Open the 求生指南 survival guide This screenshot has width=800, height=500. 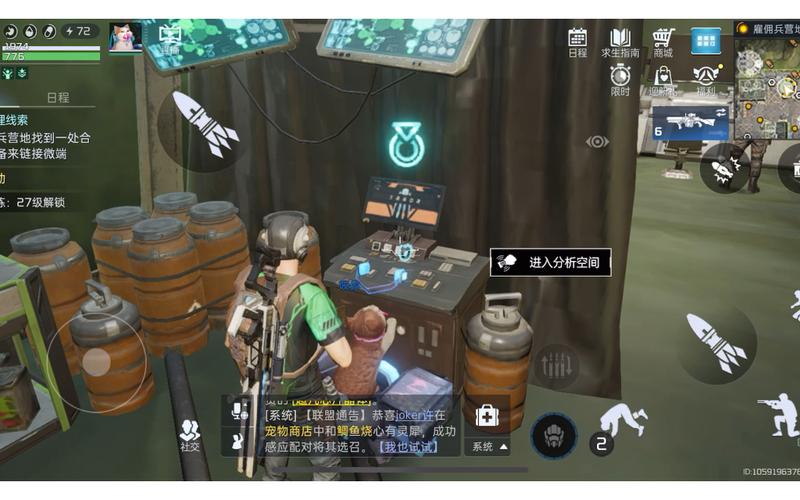tap(620, 42)
